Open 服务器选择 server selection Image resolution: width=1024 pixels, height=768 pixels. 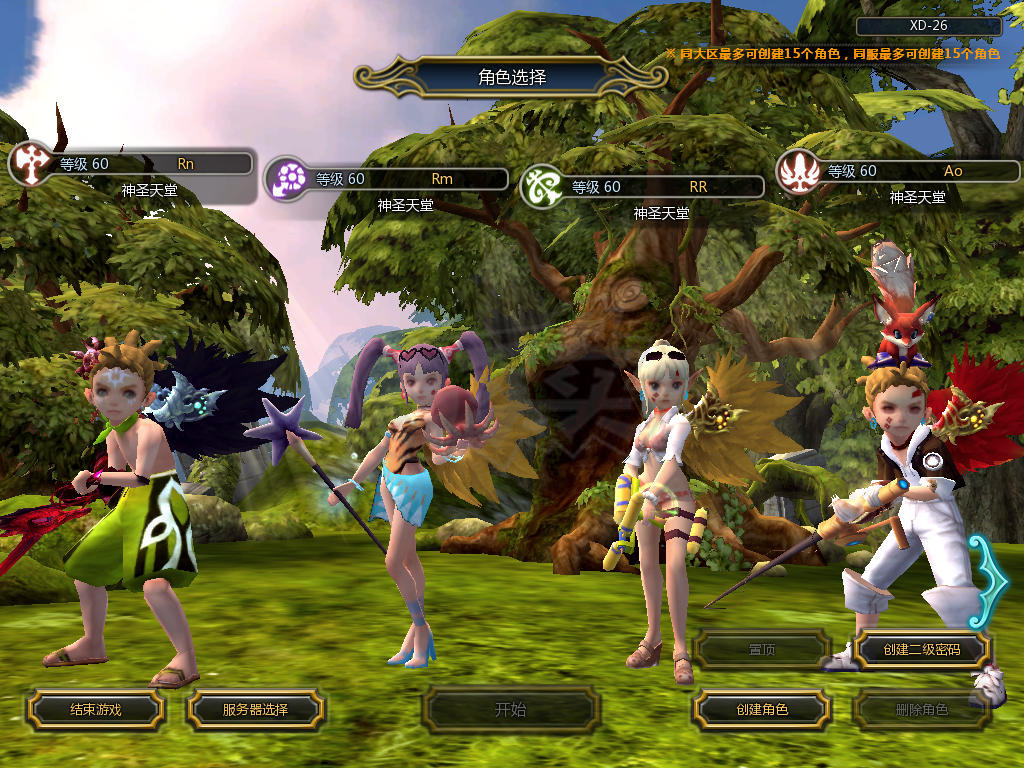pyautogui.click(x=255, y=710)
